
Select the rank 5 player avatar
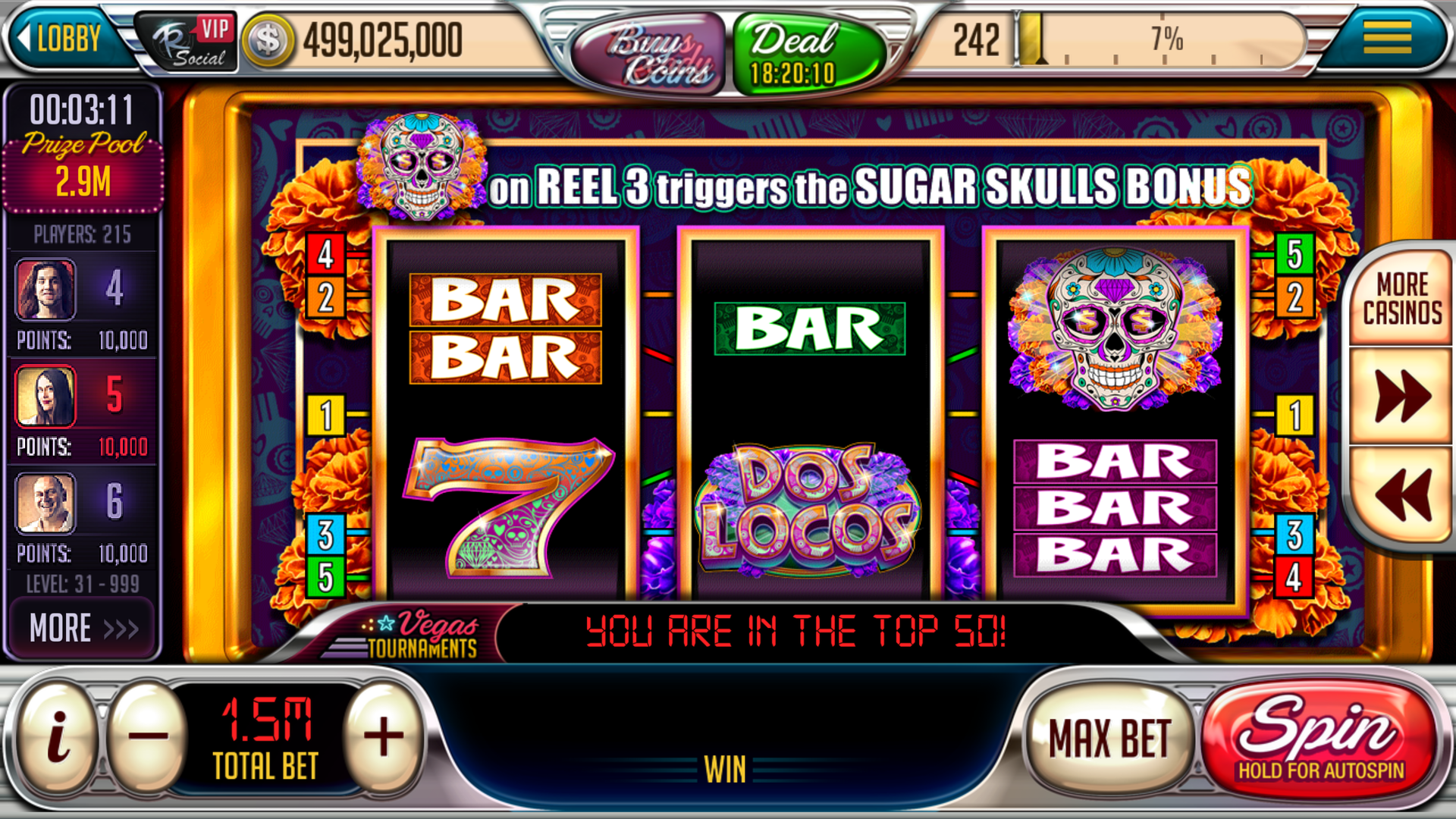click(46, 396)
